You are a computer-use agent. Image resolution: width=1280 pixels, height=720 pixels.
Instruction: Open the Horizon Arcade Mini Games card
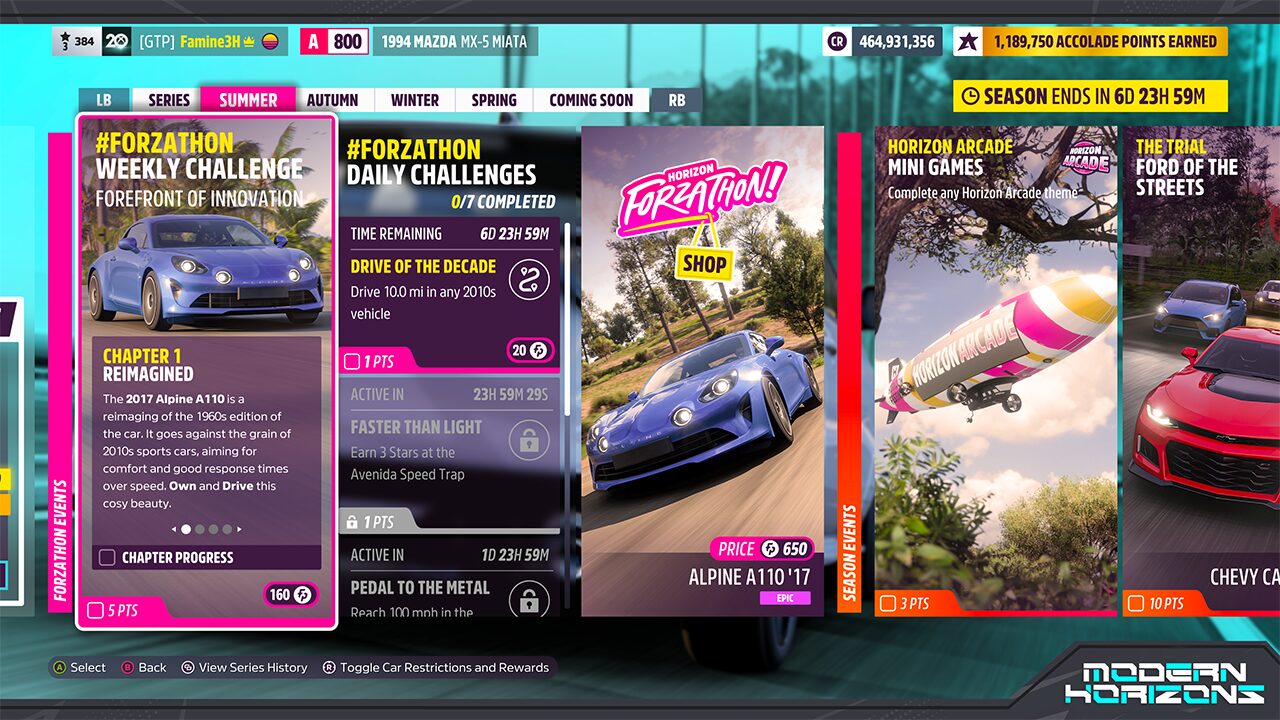(x=995, y=370)
